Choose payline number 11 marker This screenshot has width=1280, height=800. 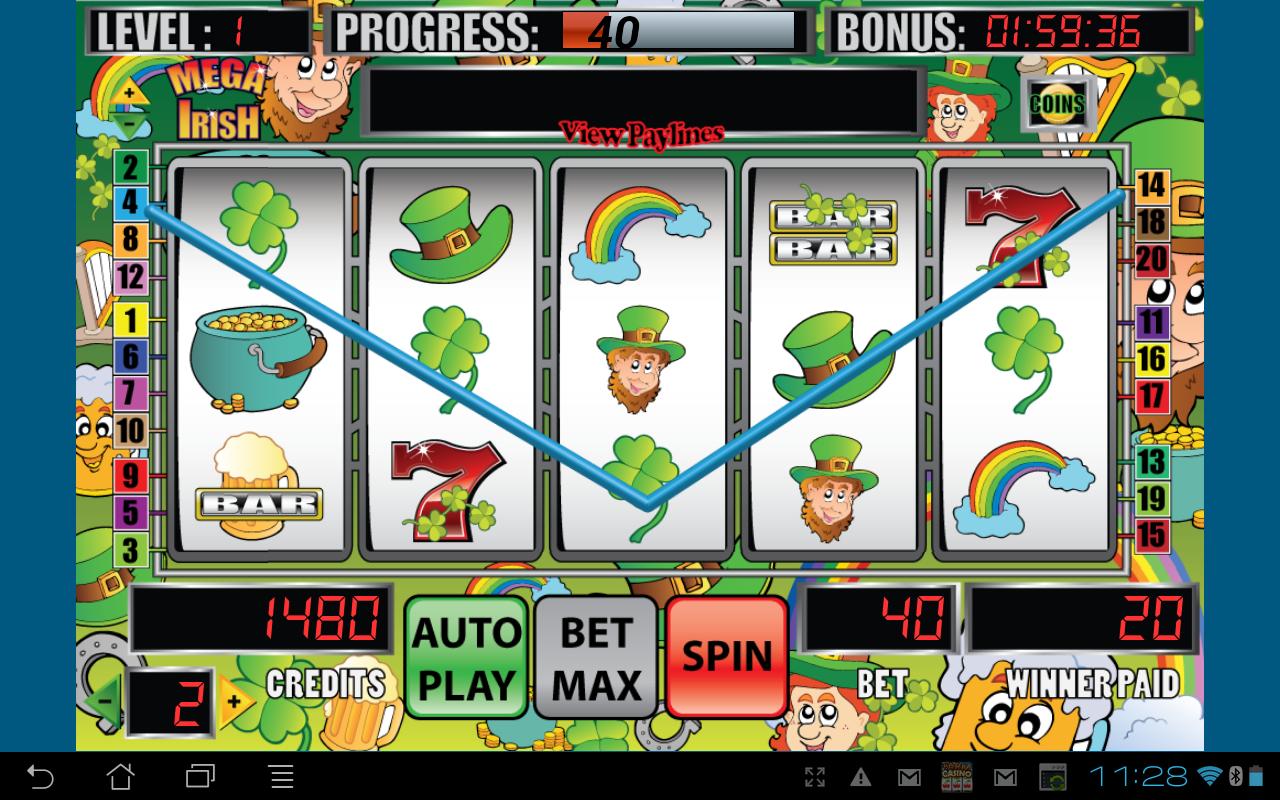coord(1152,322)
